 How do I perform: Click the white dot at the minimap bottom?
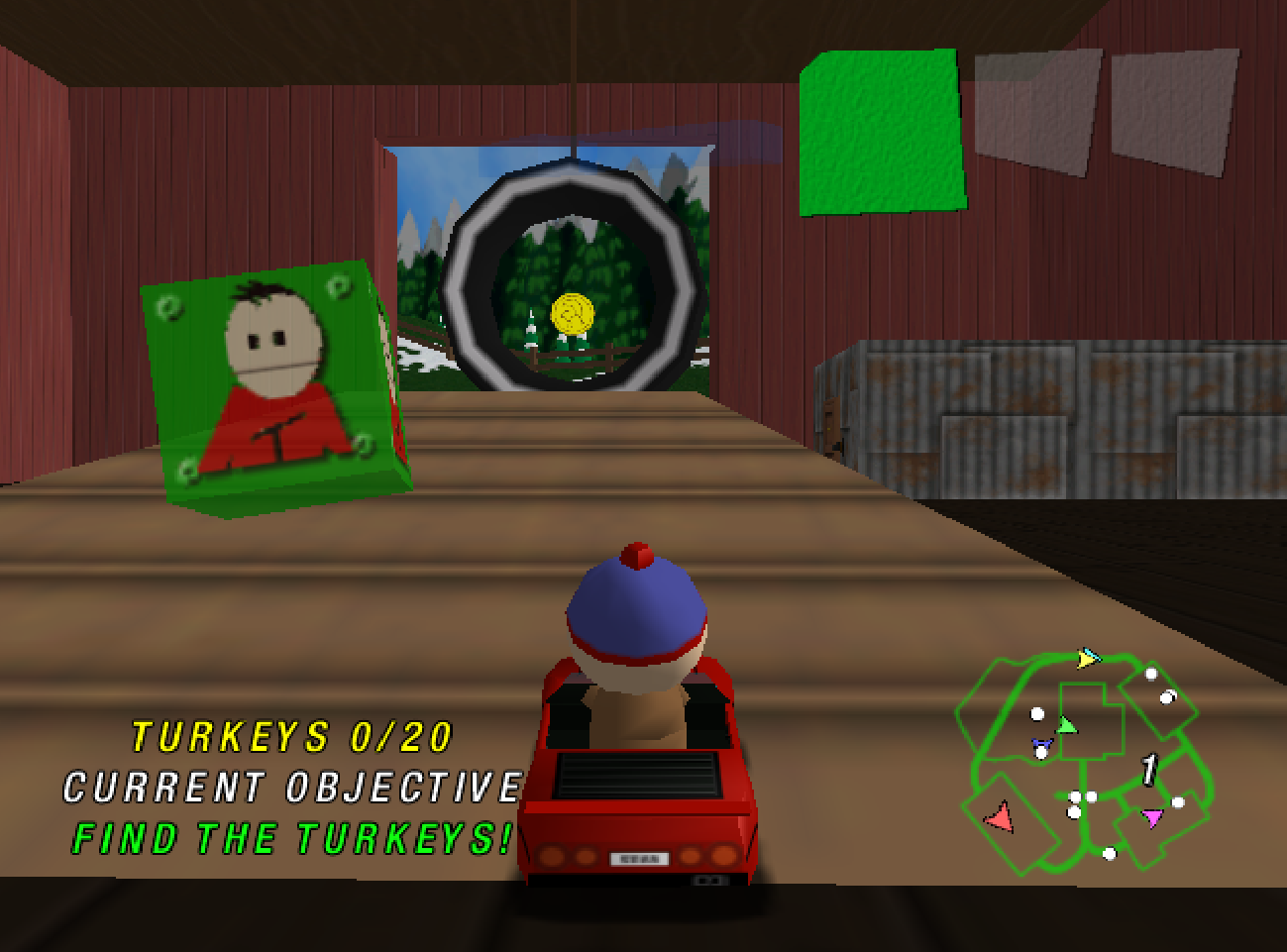click(x=1110, y=853)
